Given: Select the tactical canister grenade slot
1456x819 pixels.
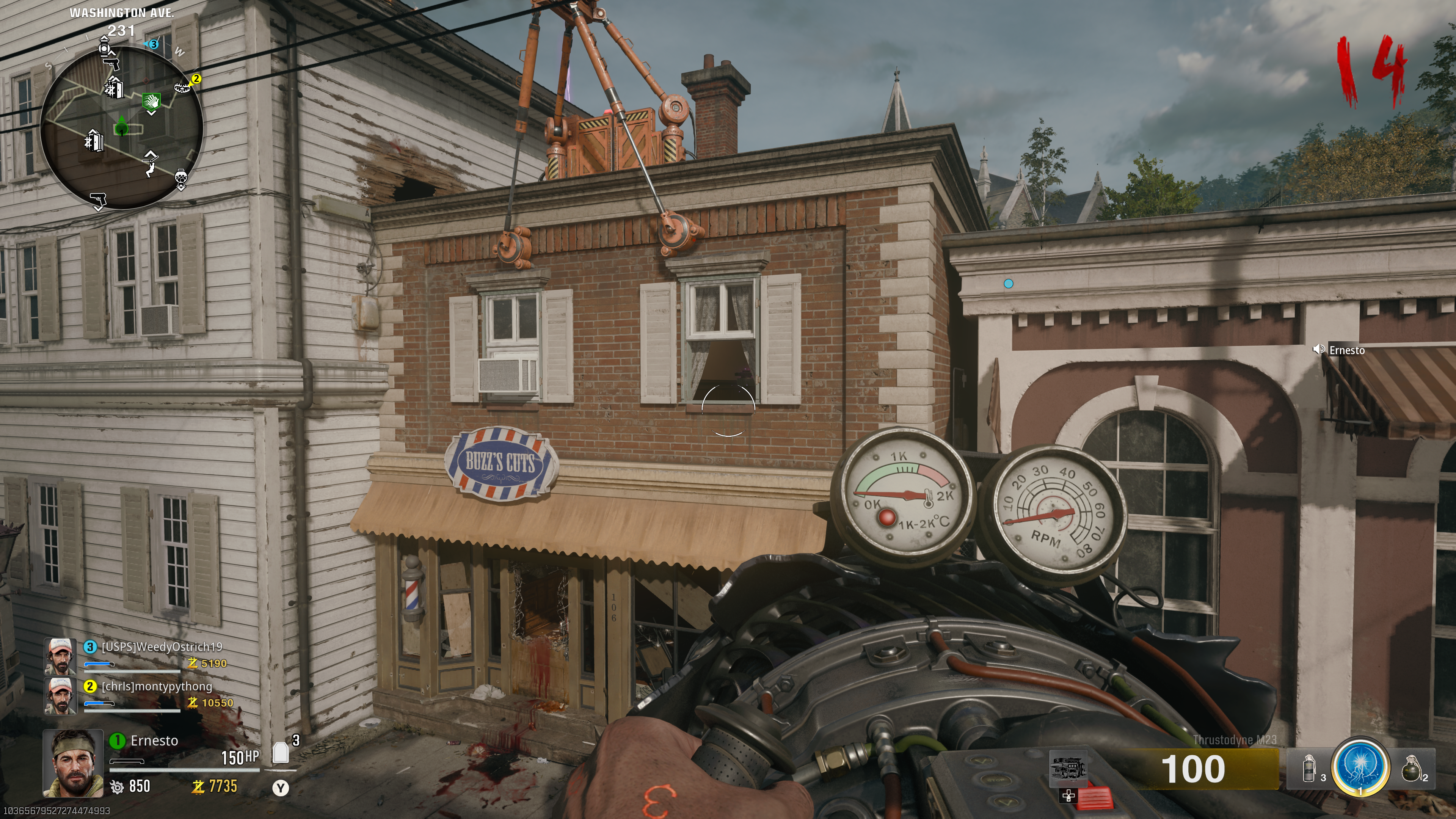Looking at the screenshot, I should click(1309, 769).
